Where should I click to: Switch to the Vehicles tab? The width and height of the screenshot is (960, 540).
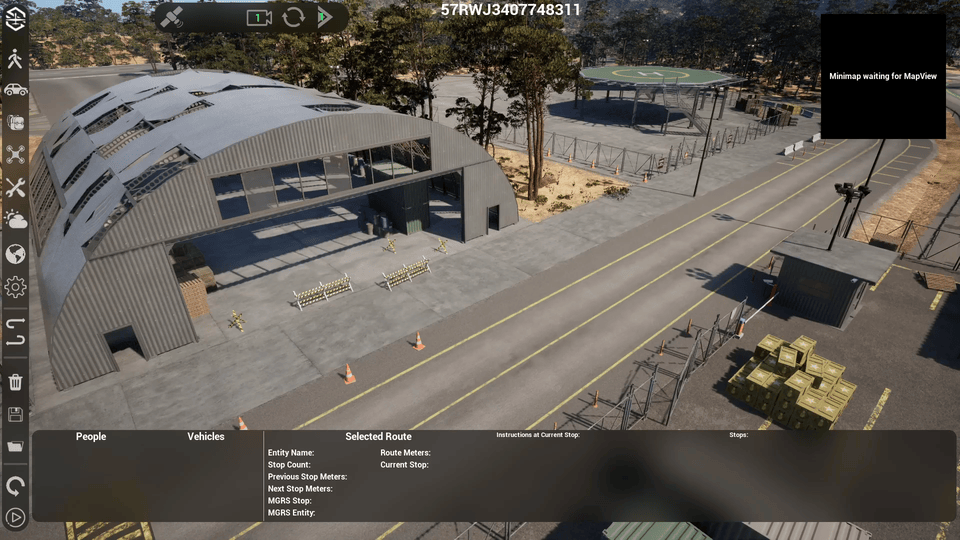206,436
